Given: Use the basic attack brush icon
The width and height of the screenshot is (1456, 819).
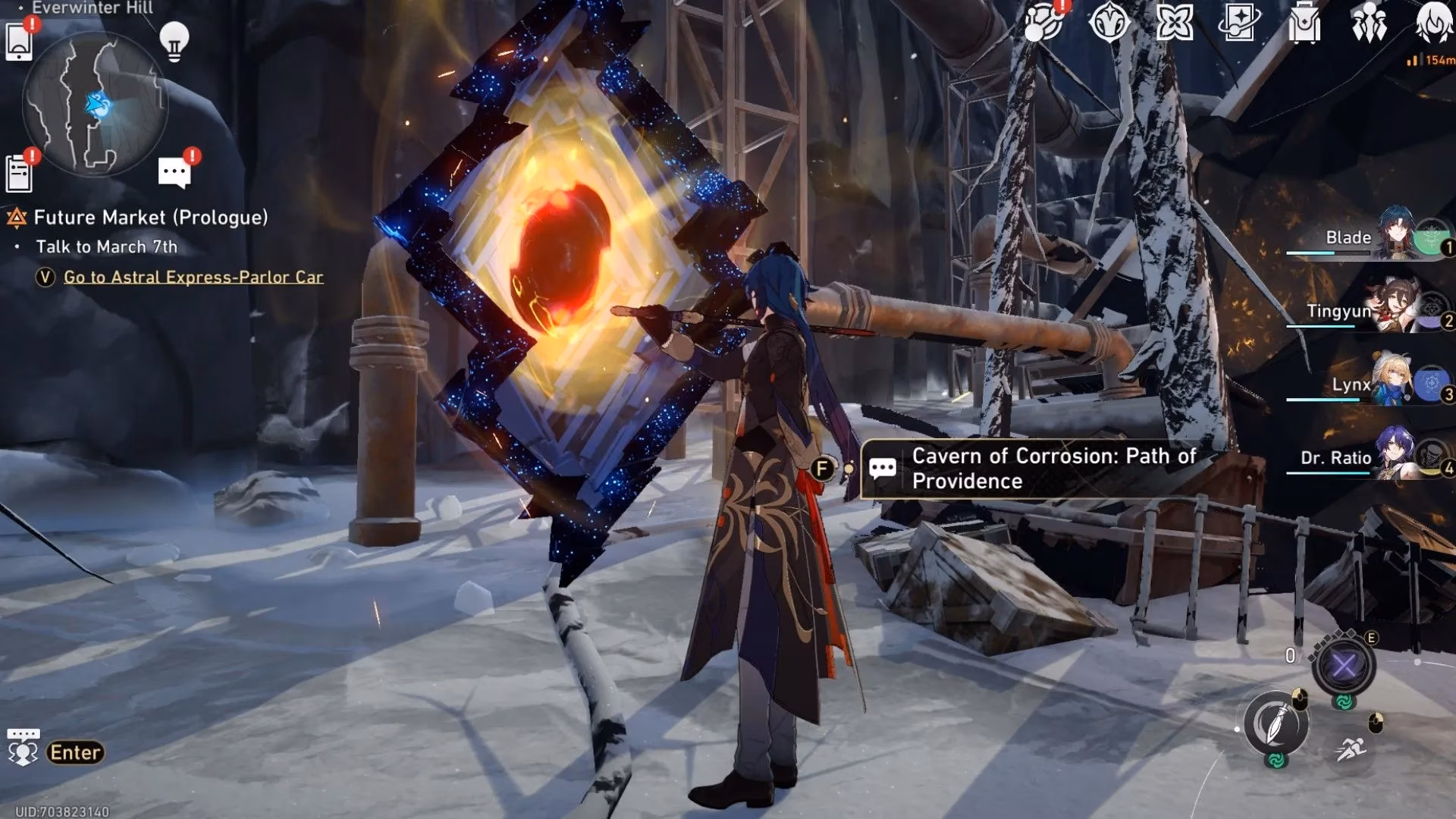Looking at the screenshot, I should tap(1276, 723).
